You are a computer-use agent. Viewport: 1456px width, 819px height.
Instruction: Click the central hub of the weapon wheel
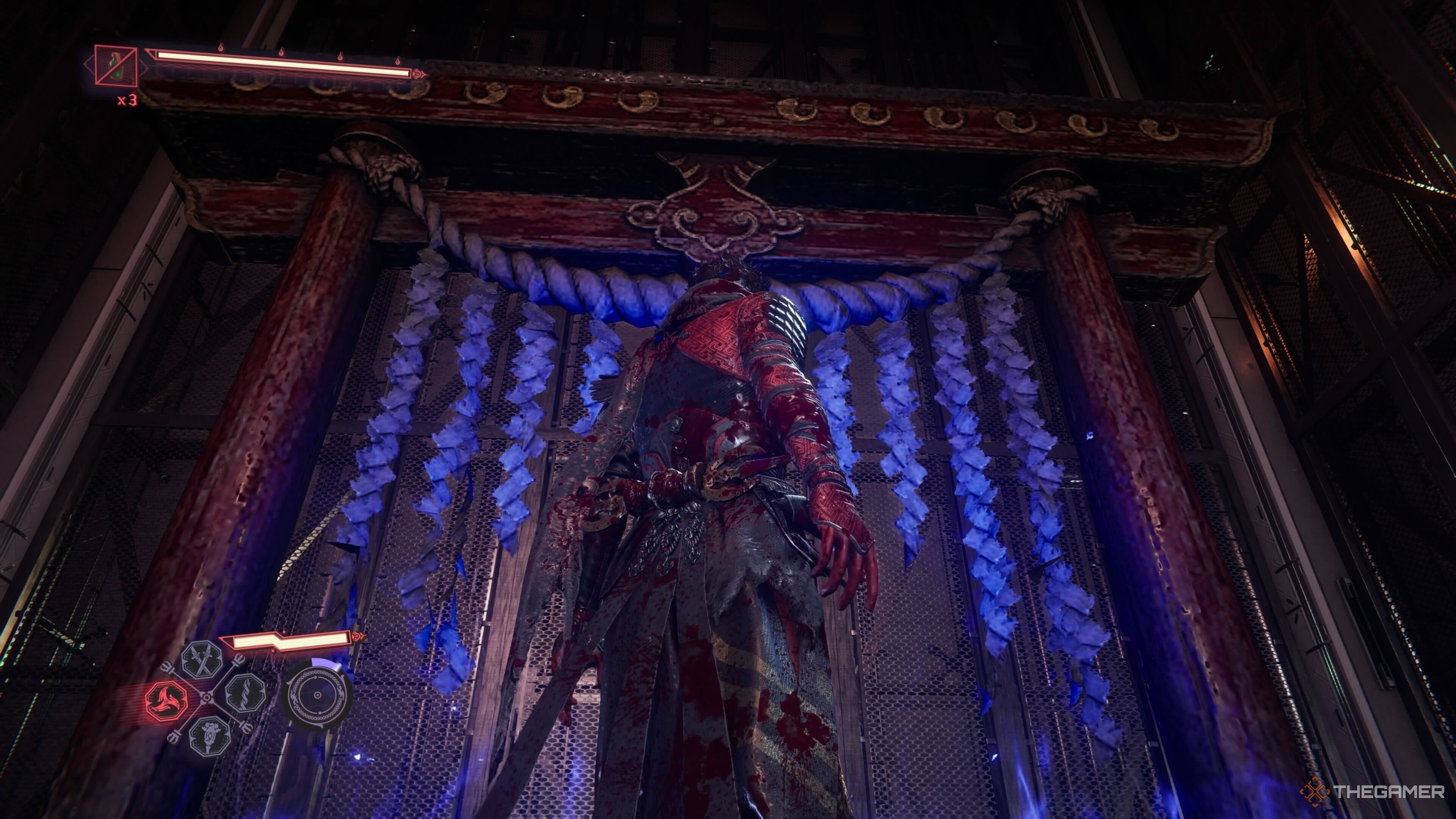[x=207, y=698]
